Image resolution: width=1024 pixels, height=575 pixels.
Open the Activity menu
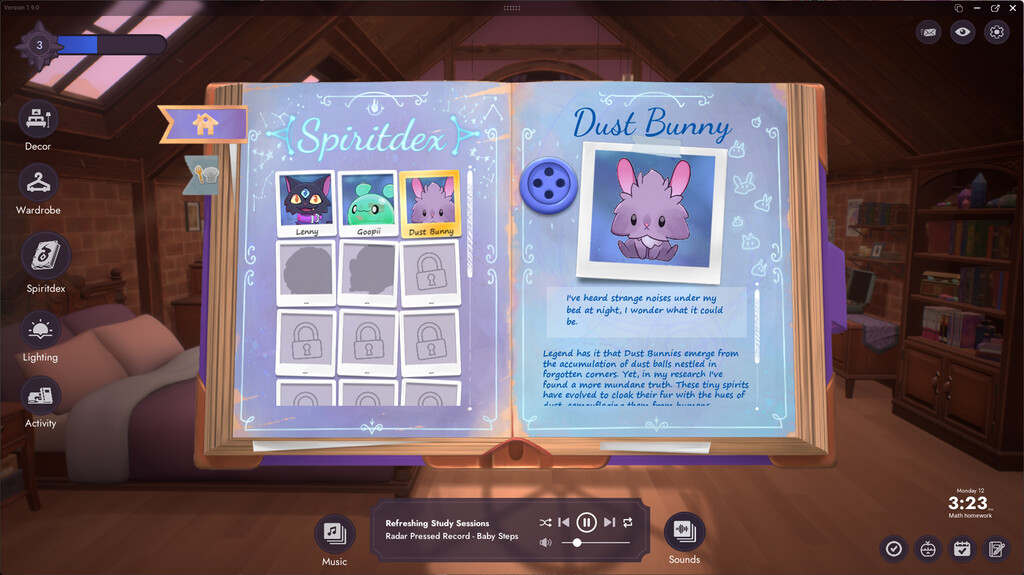pyautogui.click(x=40, y=396)
